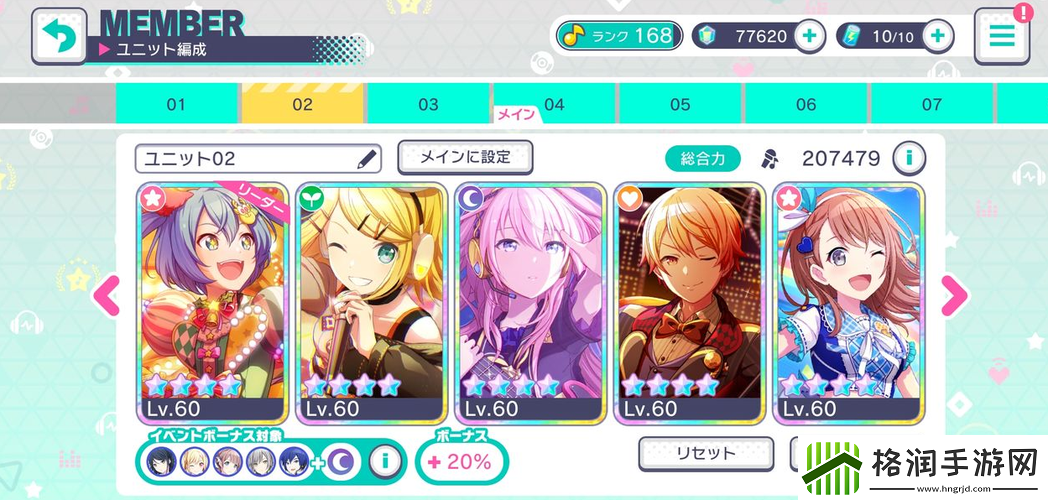Screen dimensions: 1048x500
Task: Choose unit tab 06
Action: coord(806,104)
